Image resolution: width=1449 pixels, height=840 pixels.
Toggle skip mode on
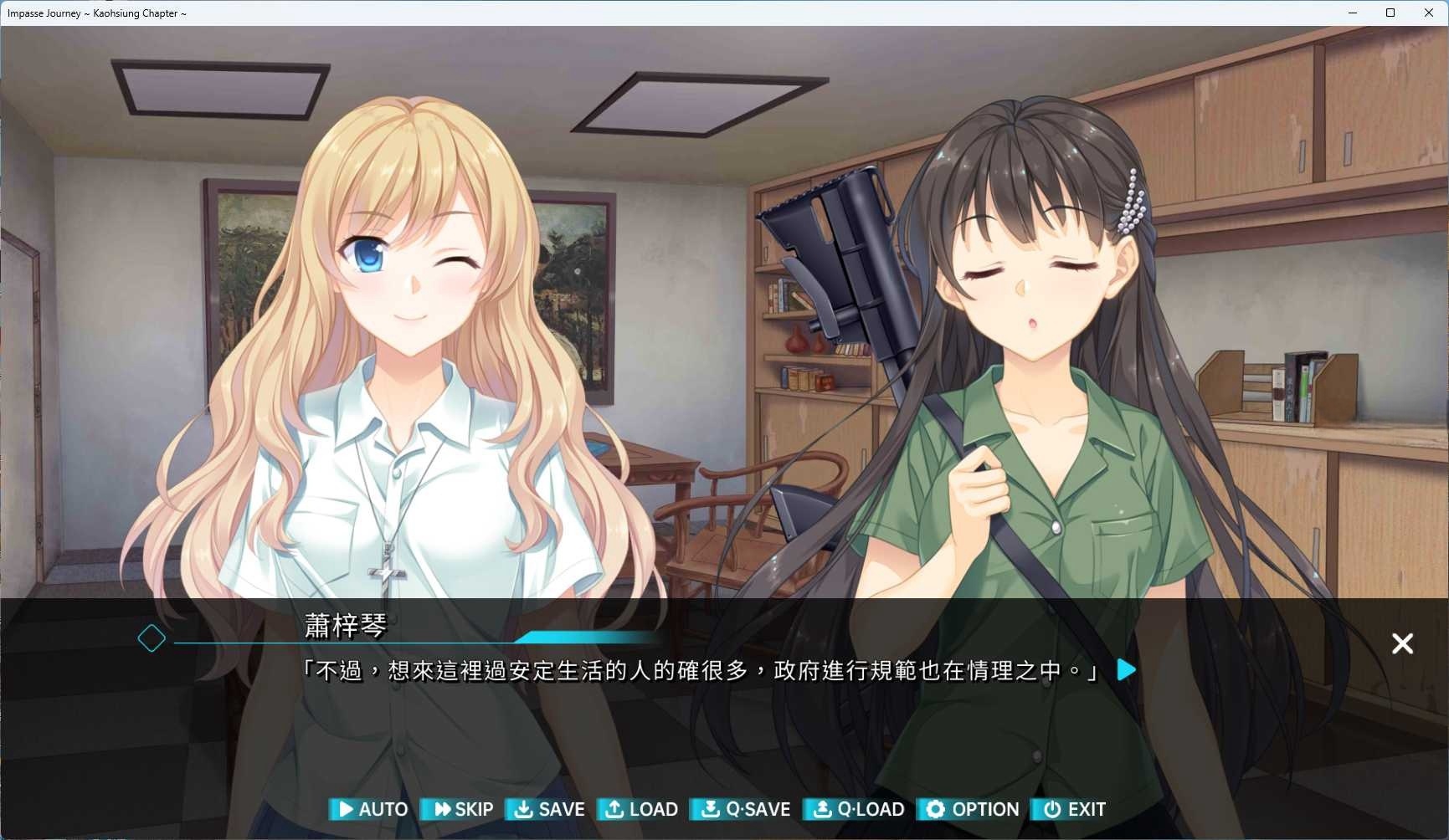tap(459, 809)
